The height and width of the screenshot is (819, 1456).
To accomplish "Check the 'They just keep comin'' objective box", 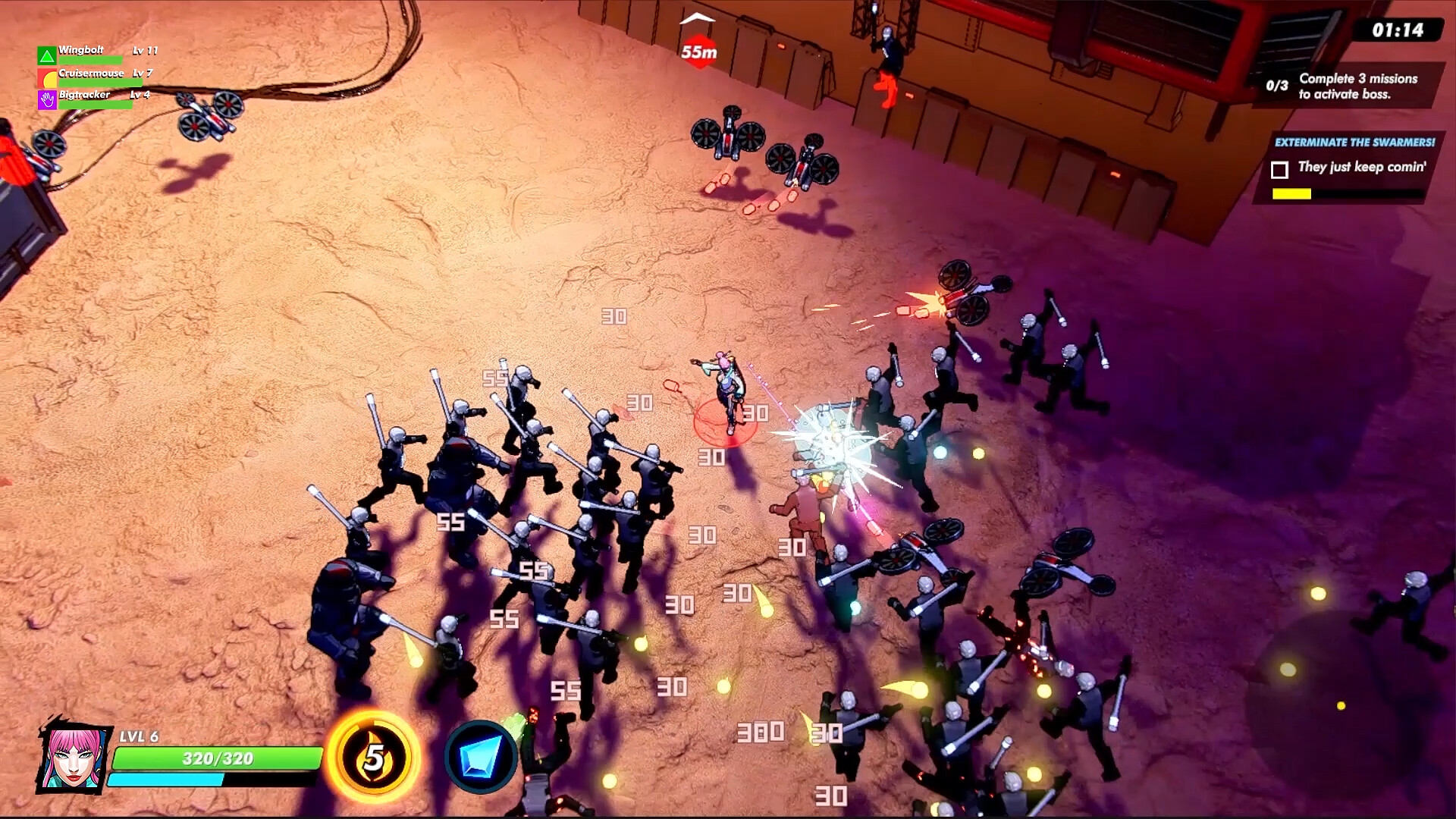I will (1281, 169).
